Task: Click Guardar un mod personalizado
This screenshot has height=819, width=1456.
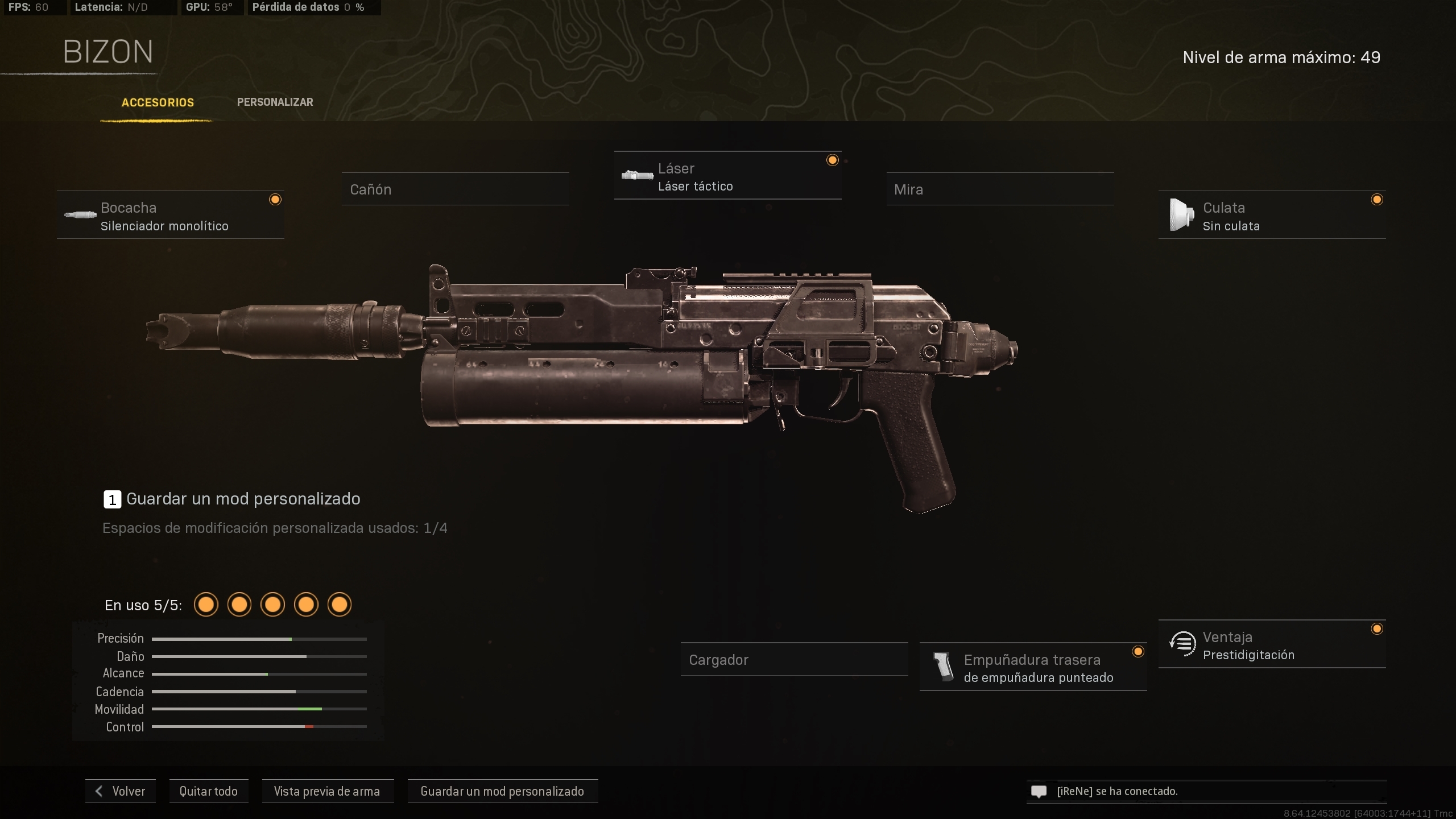Action: coord(502,791)
